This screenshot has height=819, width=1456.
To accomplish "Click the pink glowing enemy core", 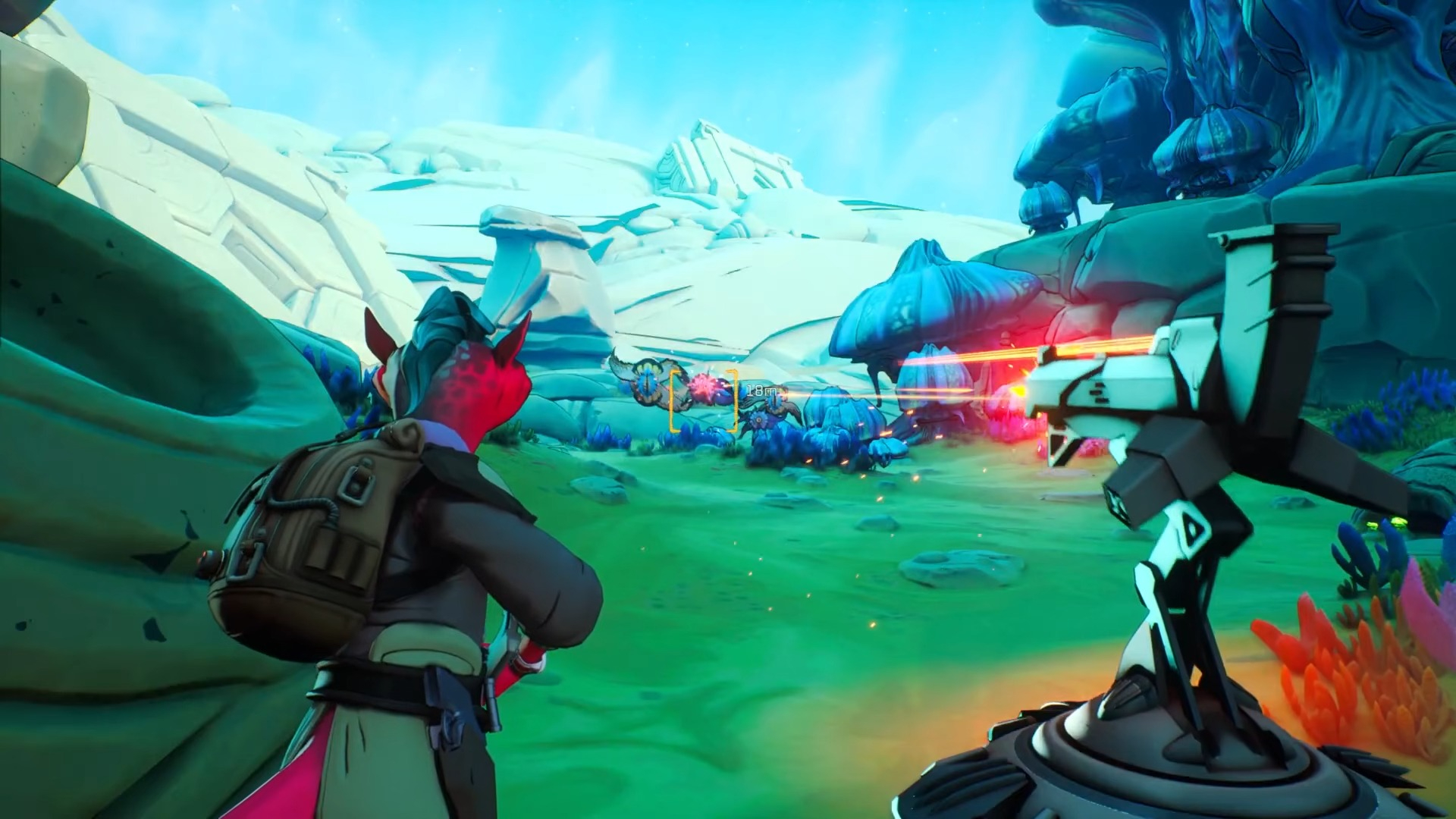I will (703, 384).
